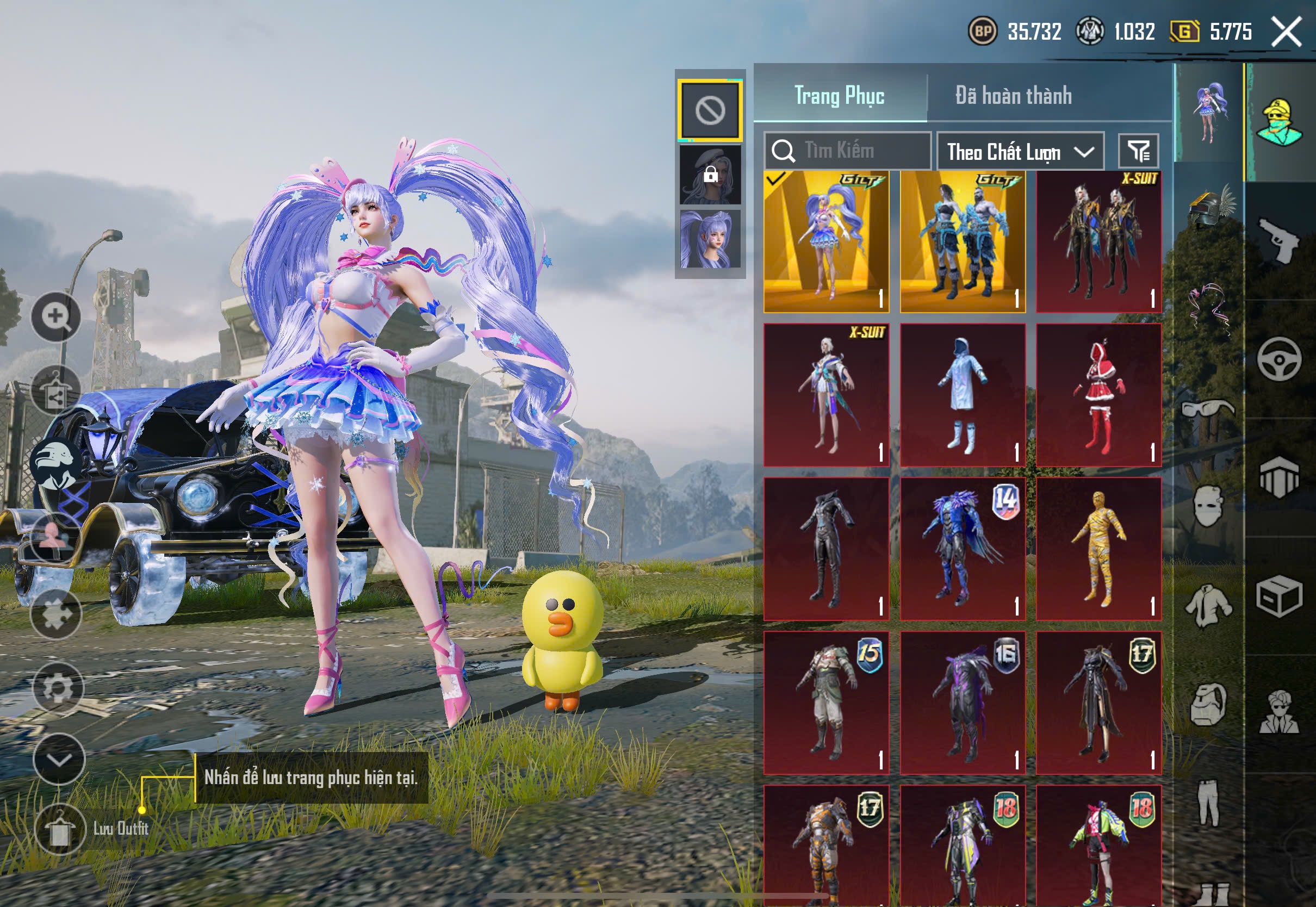The width and height of the screenshot is (1316, 907).
Task: Save current look with Lưu Outfit
Action: pyautogui.click(x=60, y=830)
